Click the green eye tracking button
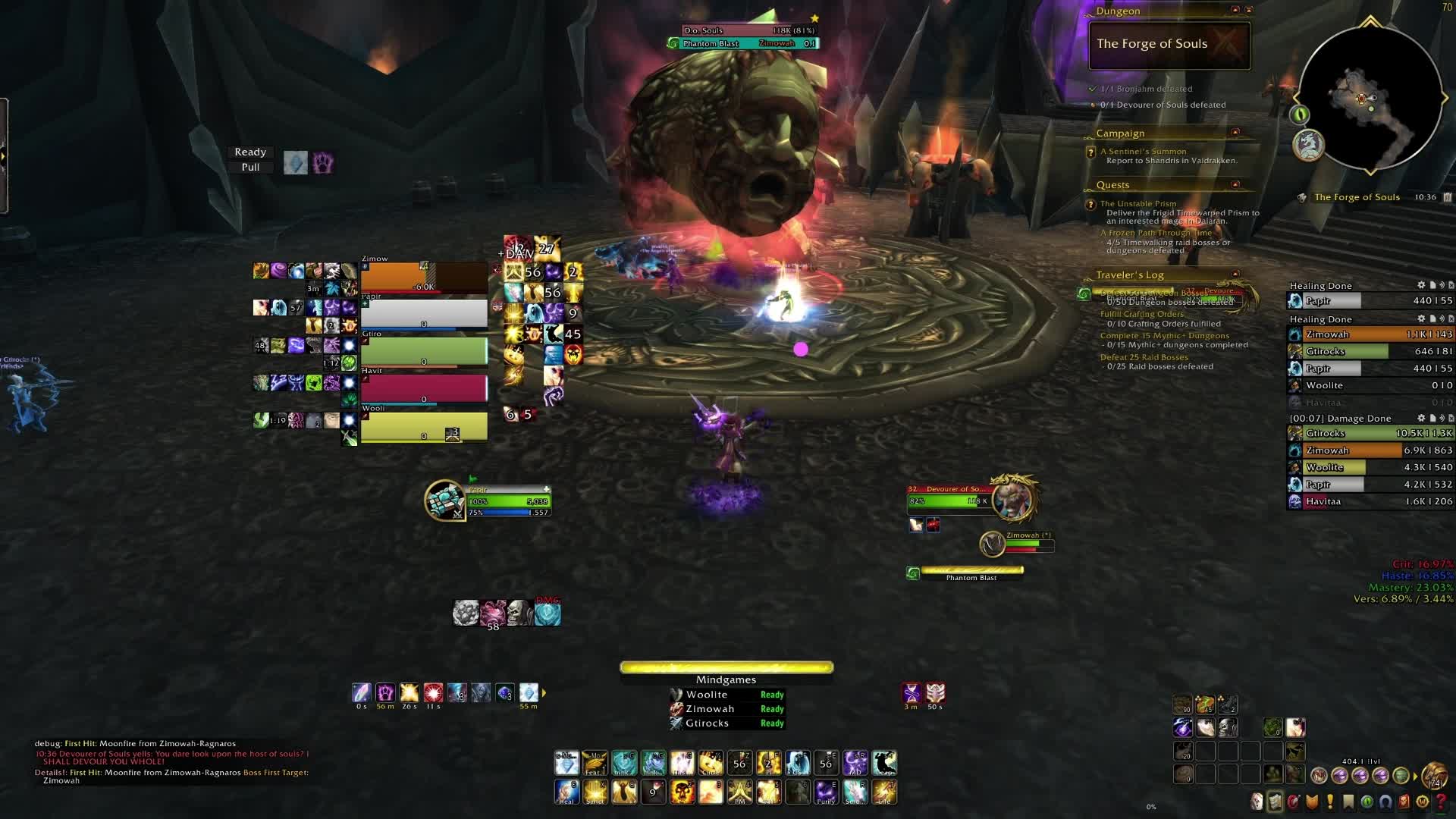 (1300, 115)
